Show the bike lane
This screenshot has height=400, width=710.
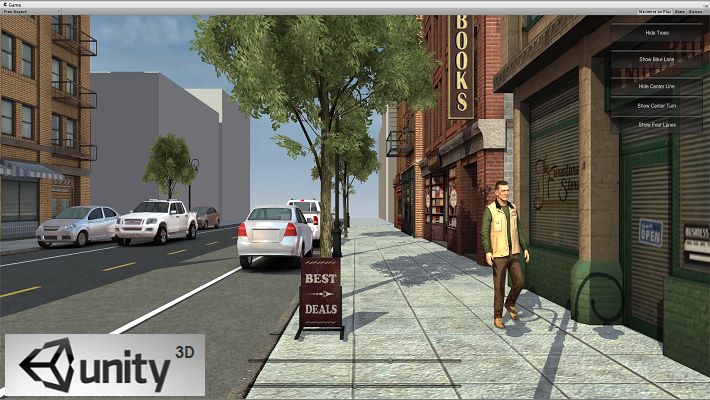point(654,60)
